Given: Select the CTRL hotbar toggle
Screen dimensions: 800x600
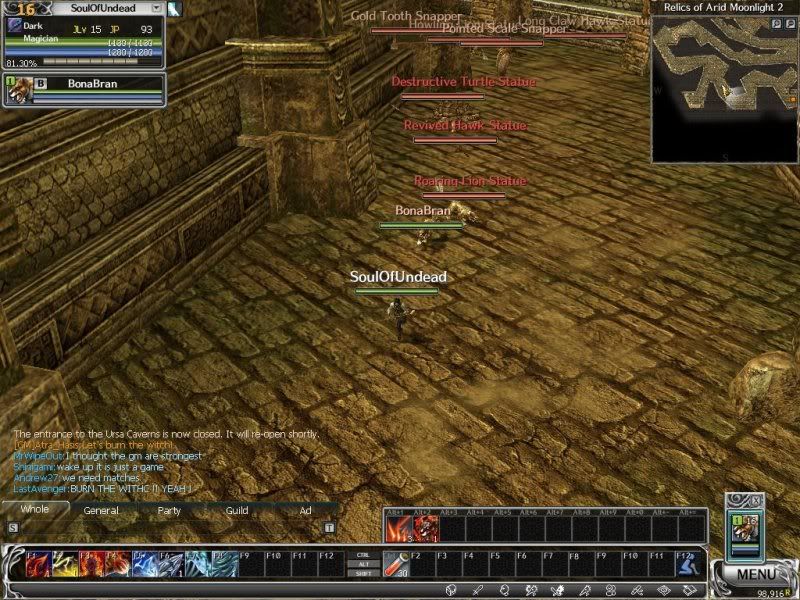Looking at the screenshot, I should click(x=363, y=554).
